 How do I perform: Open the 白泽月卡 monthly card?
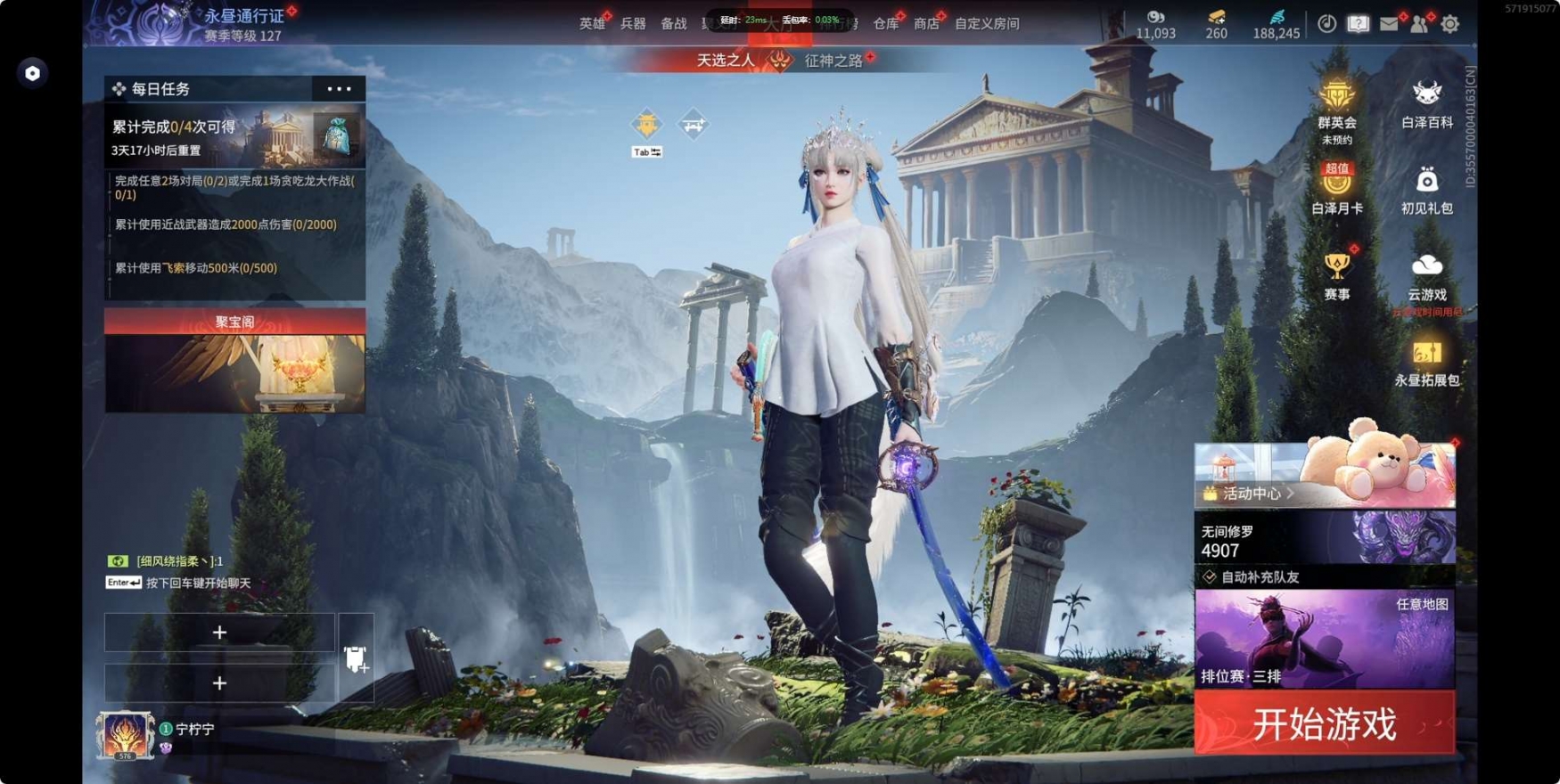click(x=1336, y=189)
